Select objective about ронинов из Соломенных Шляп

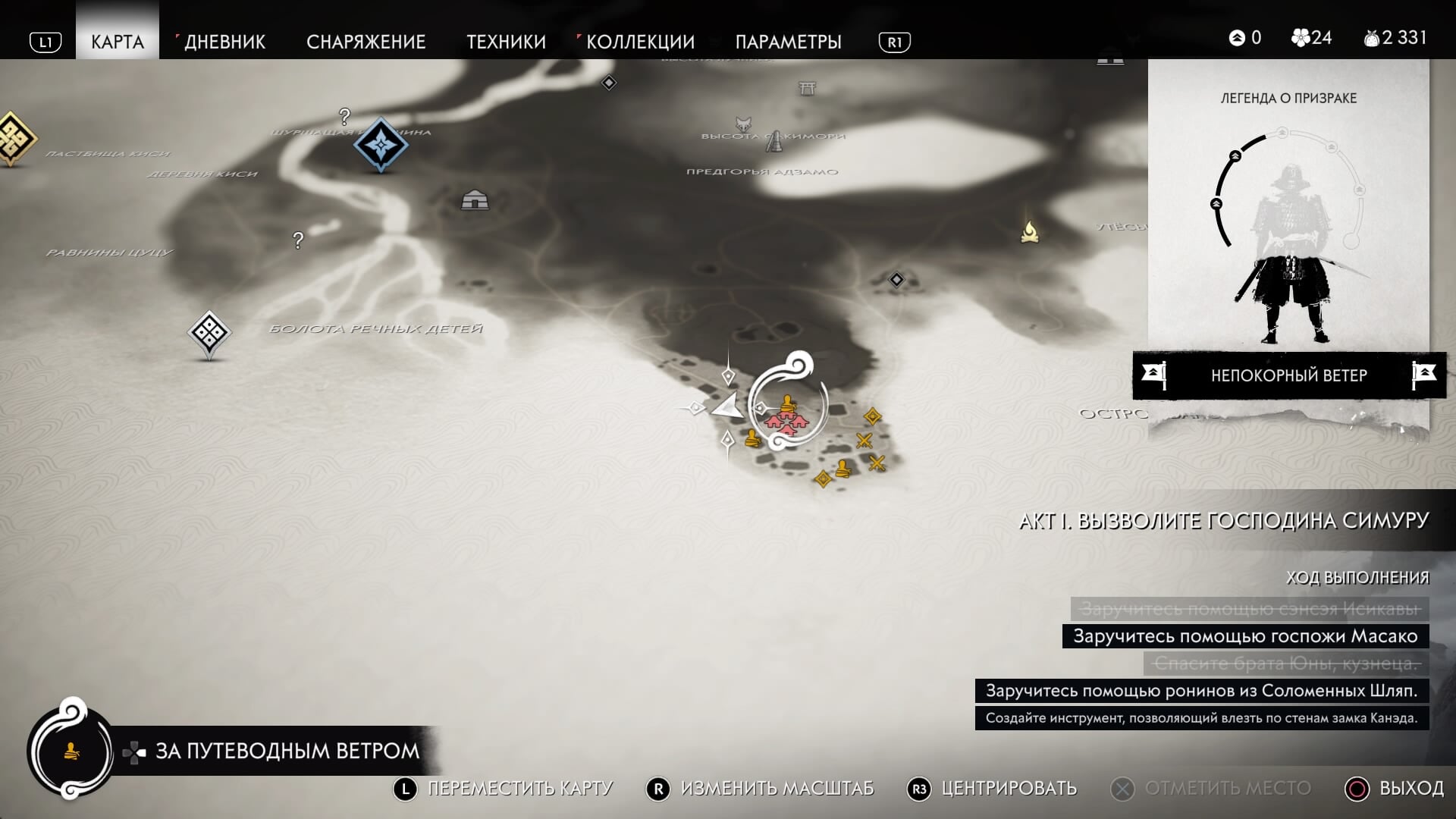pos(1201,691)
